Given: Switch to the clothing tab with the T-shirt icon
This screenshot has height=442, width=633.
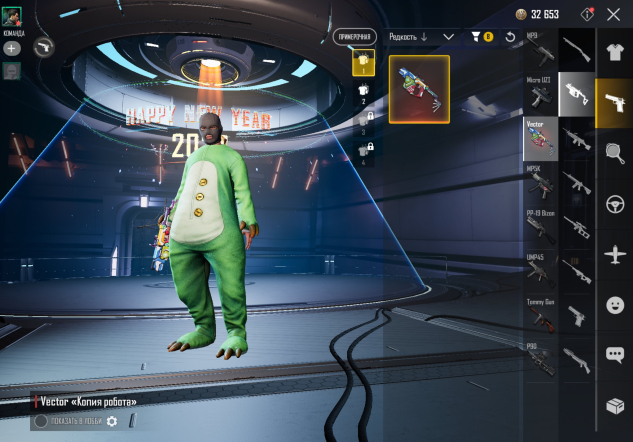Looking at the screenshot, I should (614, 50).
